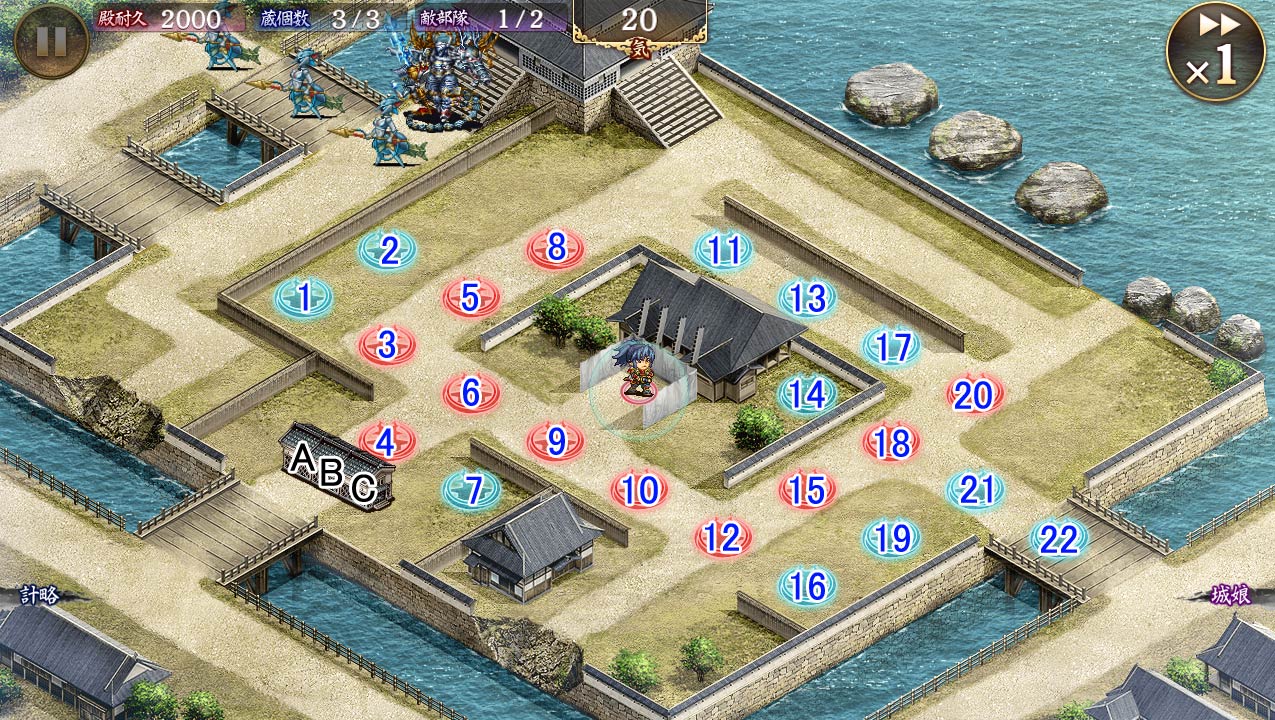Pick red deployment tile number 18

click(x=891, y=442)
